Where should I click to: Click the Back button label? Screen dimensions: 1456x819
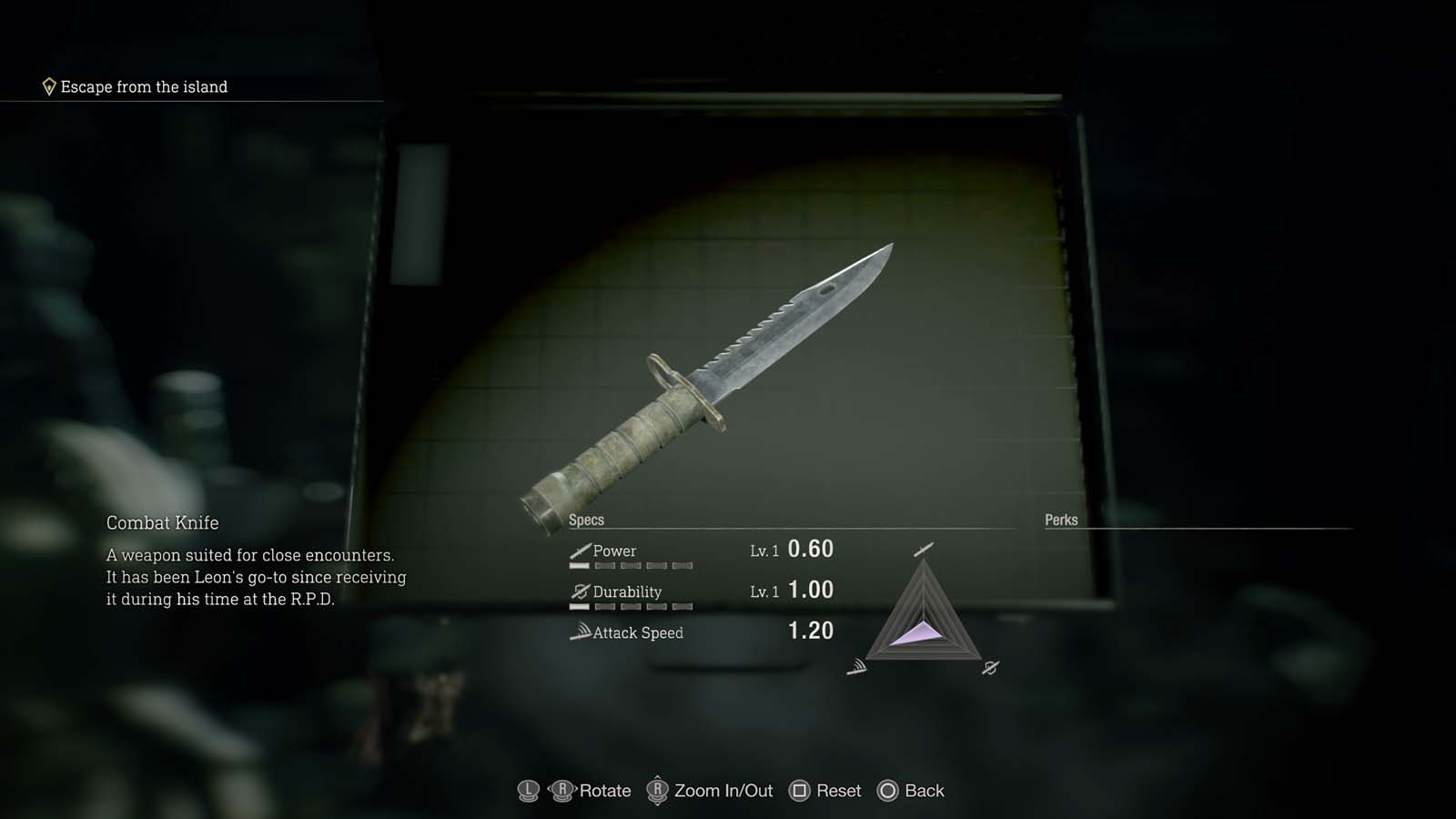(925, 790)
